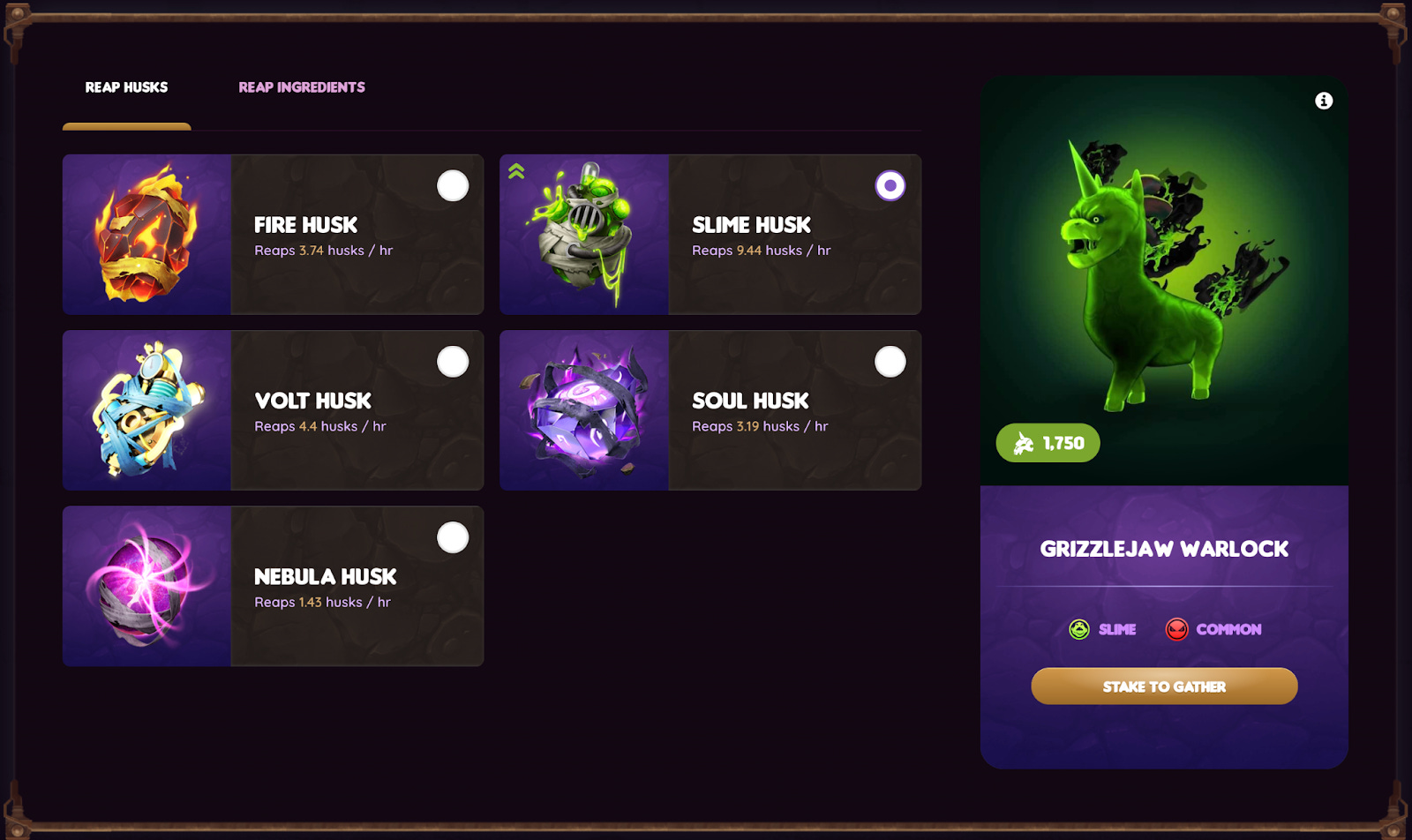Switch to the Reap Ingredients tab
The width and height of the screenshot is (1412, 840).
coord(301,86)
